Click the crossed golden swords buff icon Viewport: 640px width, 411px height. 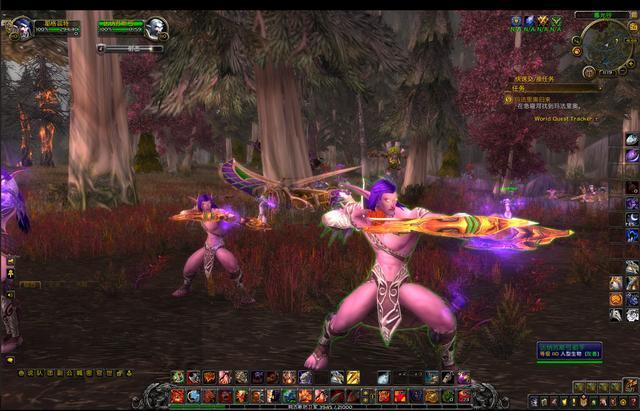[542, 20]
